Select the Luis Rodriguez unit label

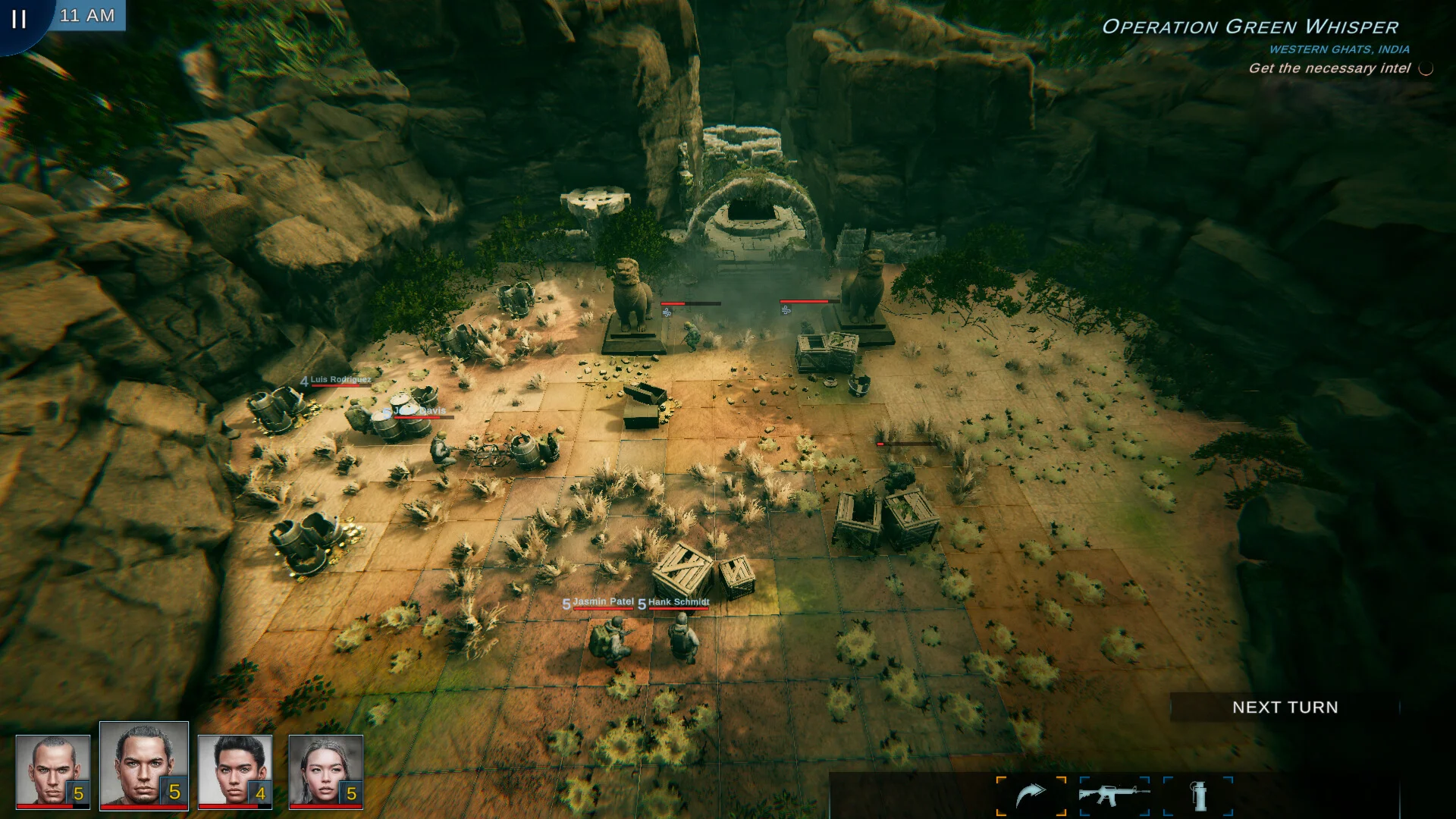tap(340, 380)
